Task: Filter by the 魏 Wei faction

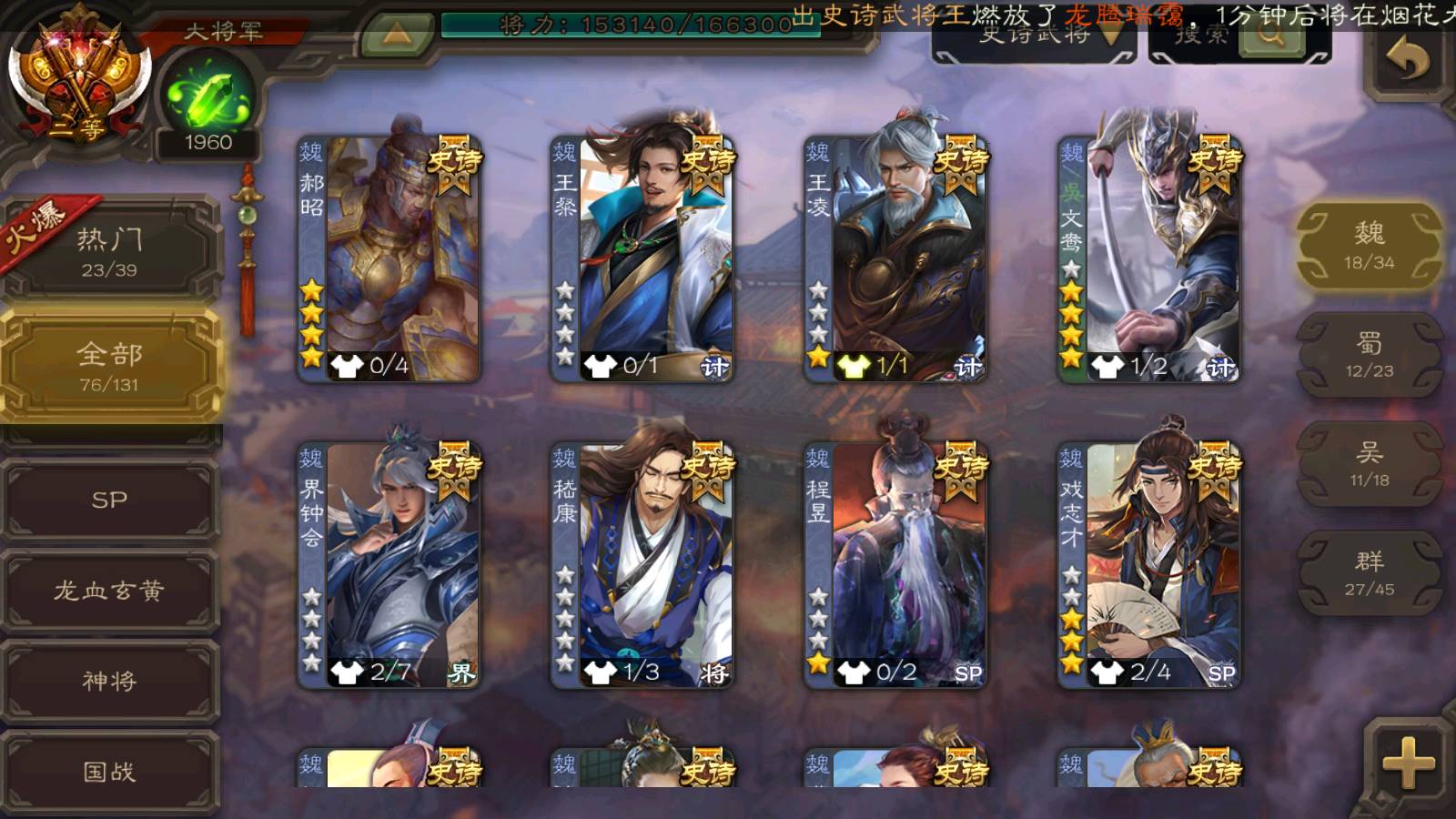Action: (x=1369, y=246)
